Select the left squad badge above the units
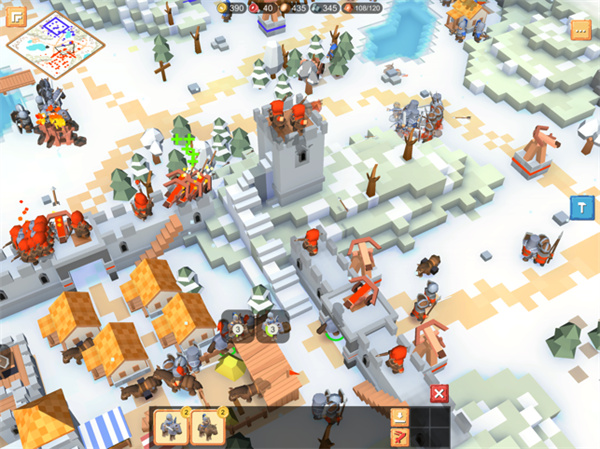 [x=238, y=328]
